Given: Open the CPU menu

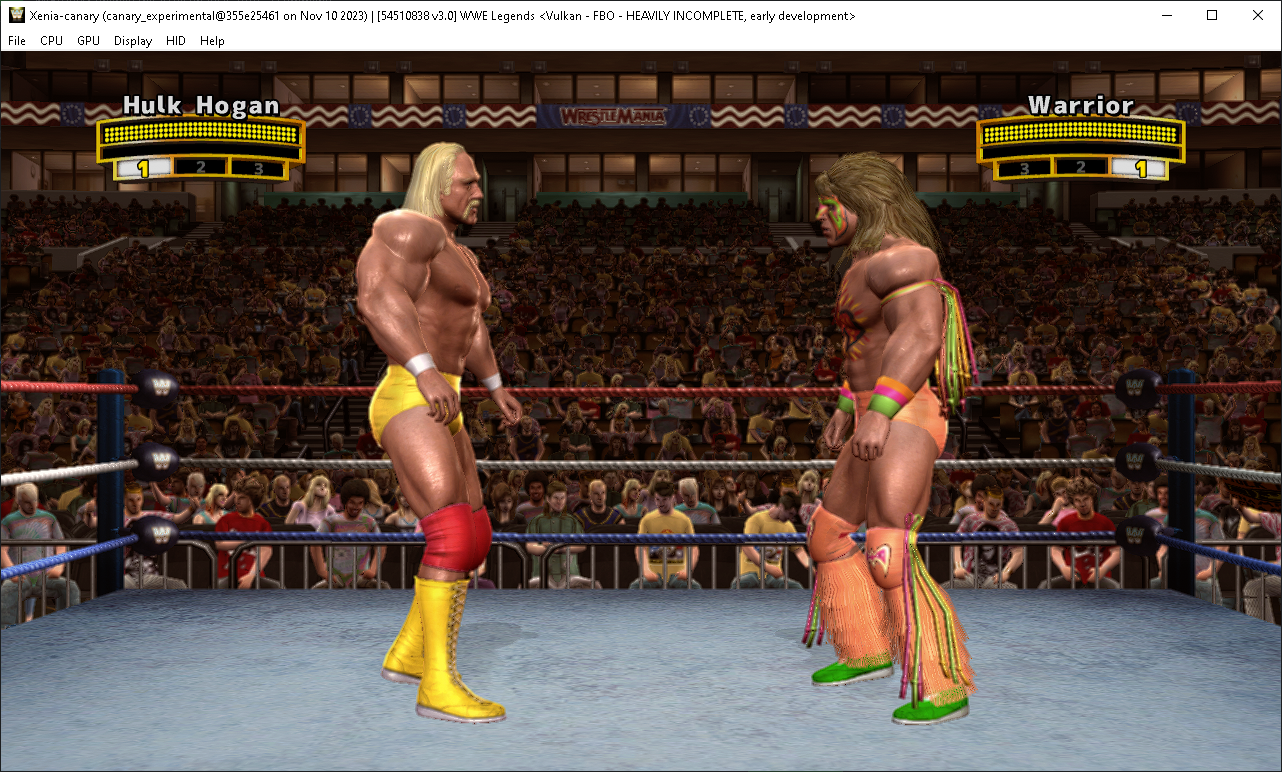Looking at the screenshot, I should (x=51, y=41).
